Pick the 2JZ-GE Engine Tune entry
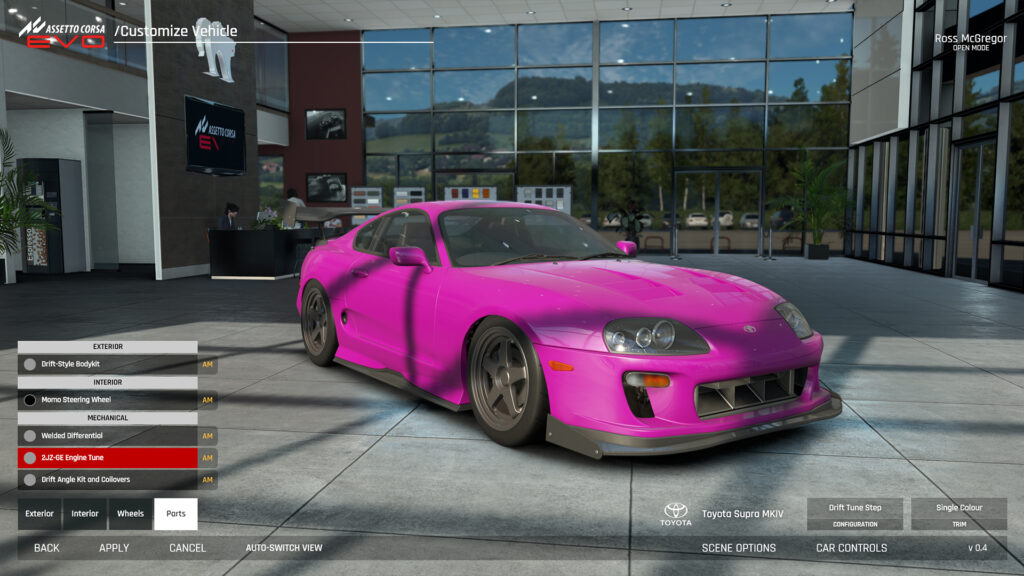Image resolution: width=1024 pixels, height=576 pixels. click(x=108, y=458)
